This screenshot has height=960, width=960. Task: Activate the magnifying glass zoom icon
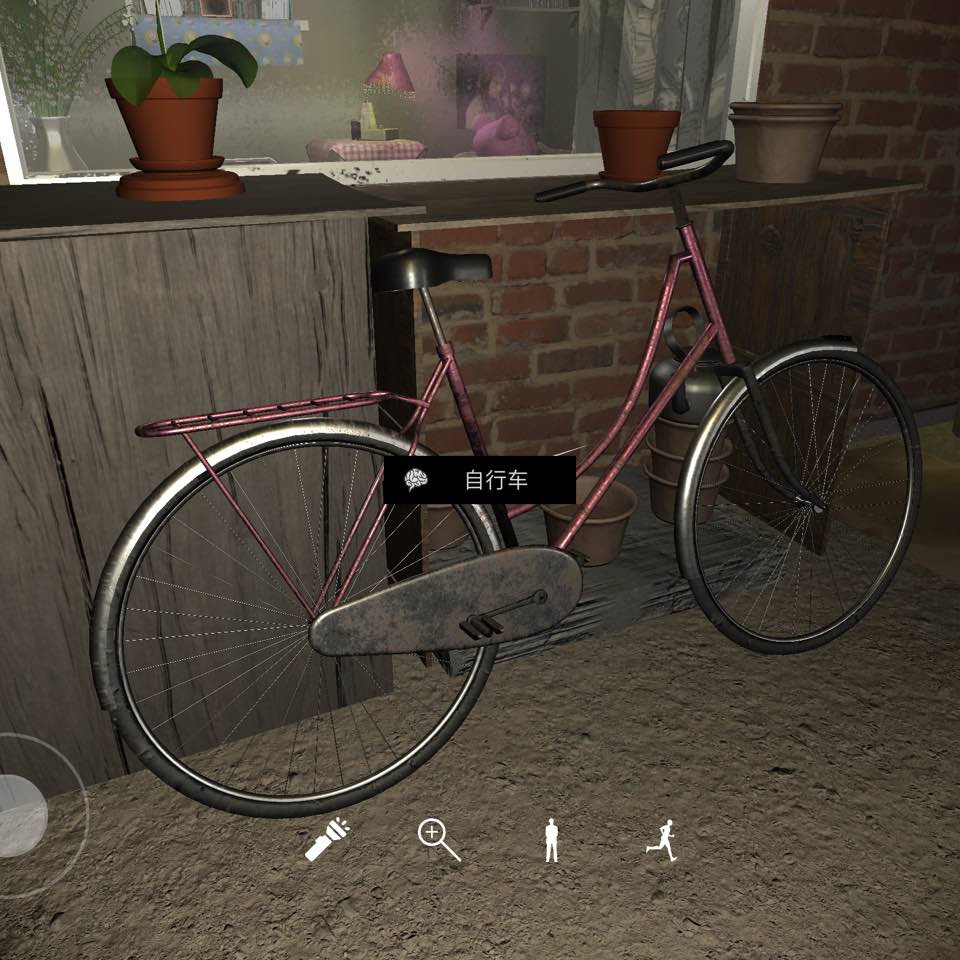(438, 839)
